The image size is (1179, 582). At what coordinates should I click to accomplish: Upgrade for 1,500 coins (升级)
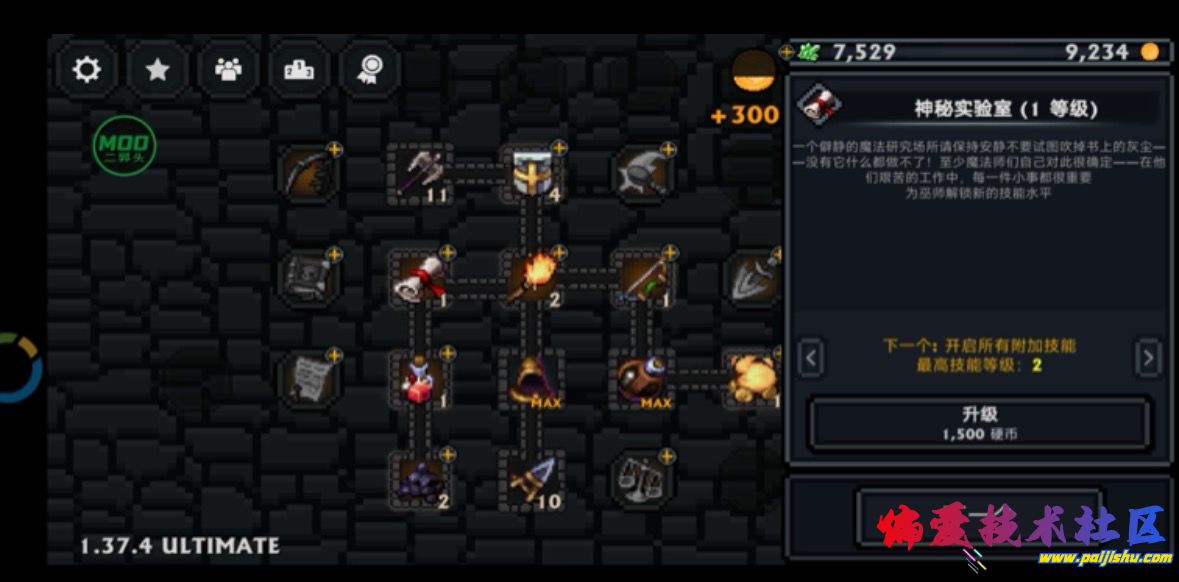tap(979, 423)
